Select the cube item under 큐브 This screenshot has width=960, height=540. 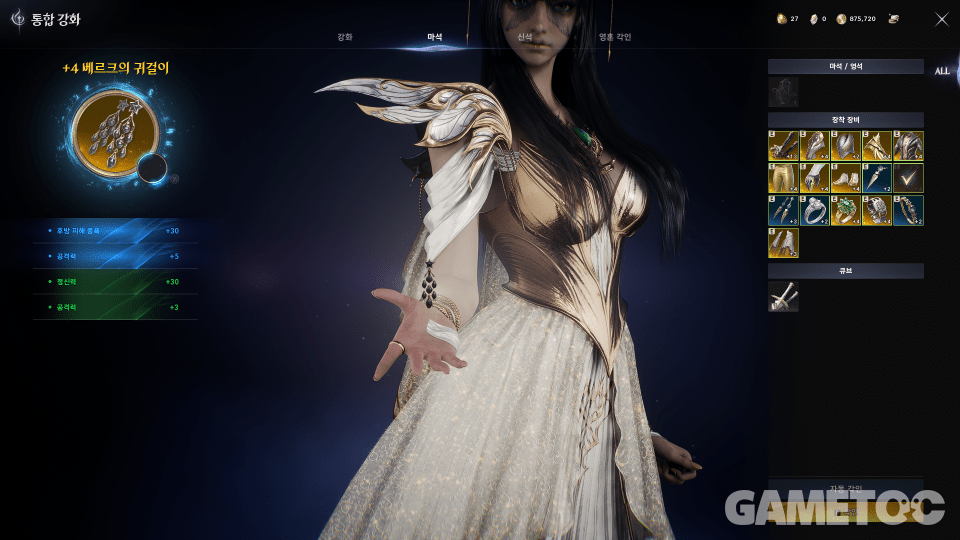tap(783, 296)
